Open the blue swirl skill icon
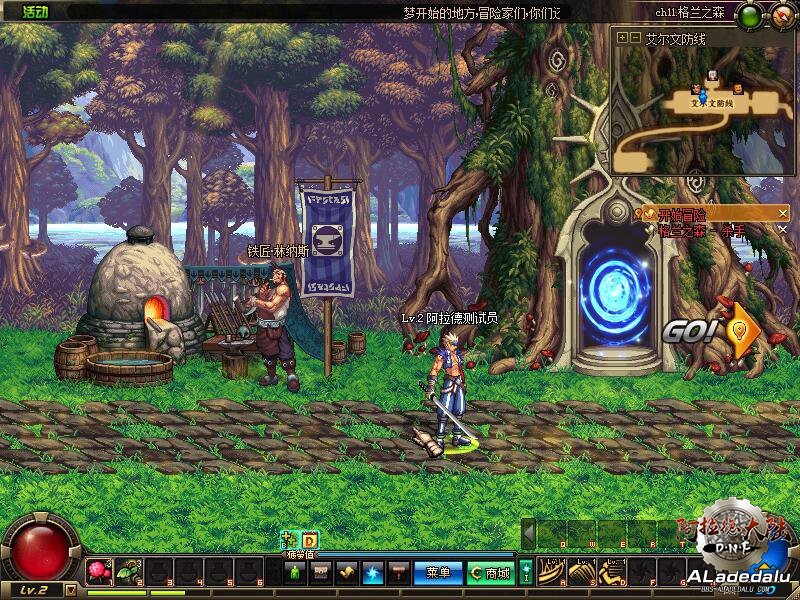This screenshot has width=800, height=600. tap(373, 573)
